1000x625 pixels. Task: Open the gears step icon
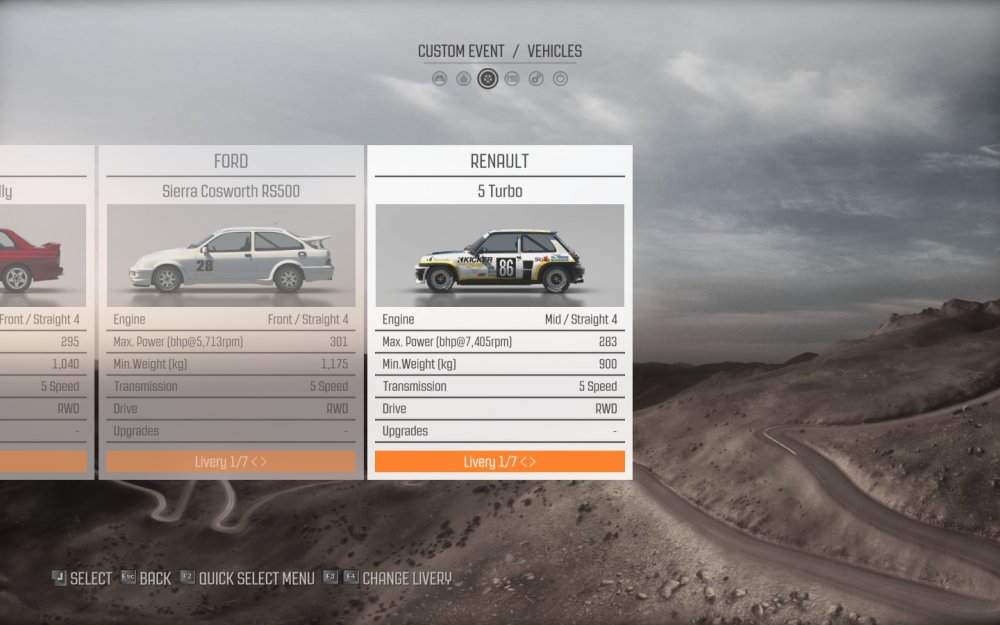pyautogui.click(x=536, y=78)
